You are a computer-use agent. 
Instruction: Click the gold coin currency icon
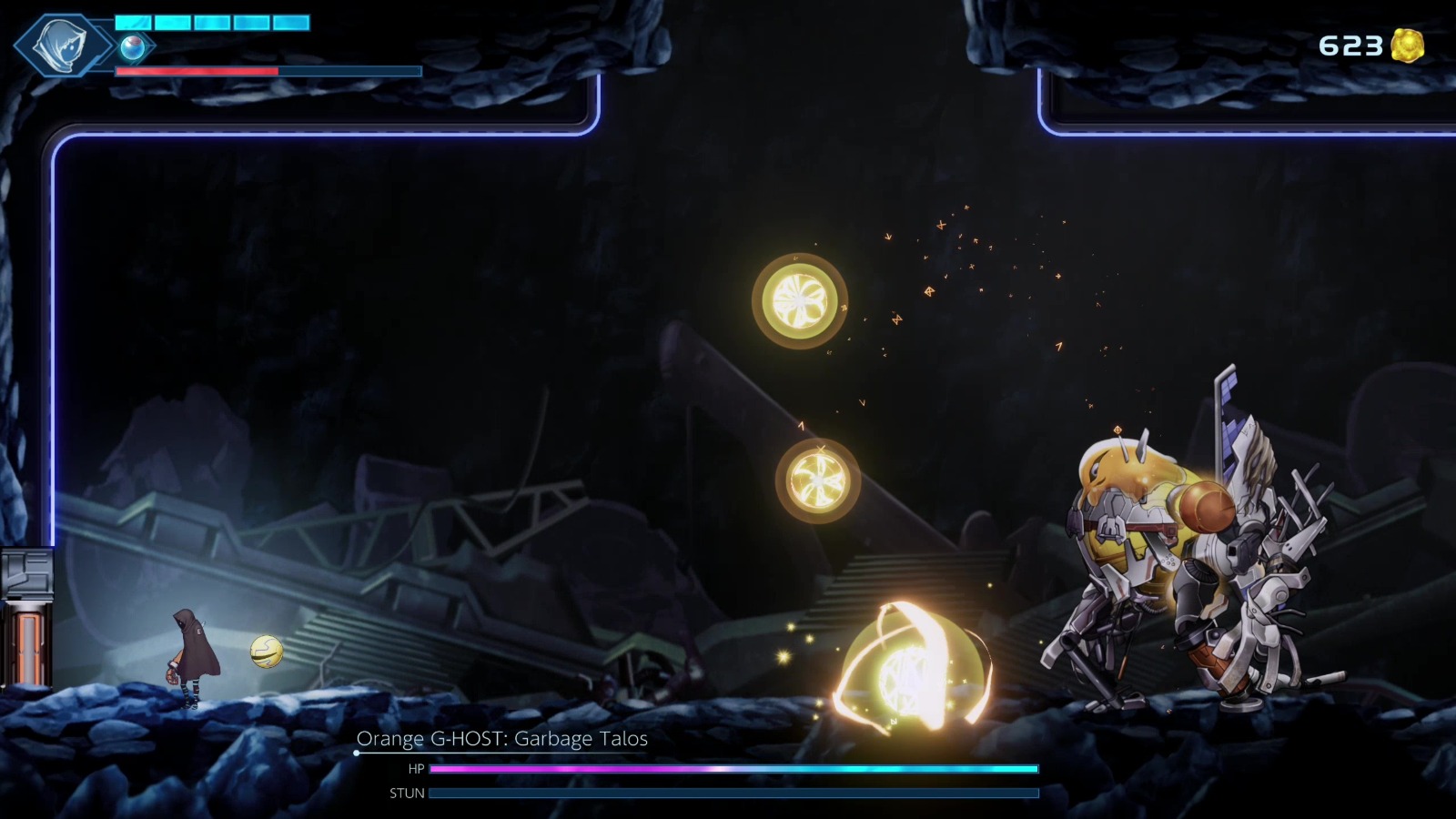1406,43
